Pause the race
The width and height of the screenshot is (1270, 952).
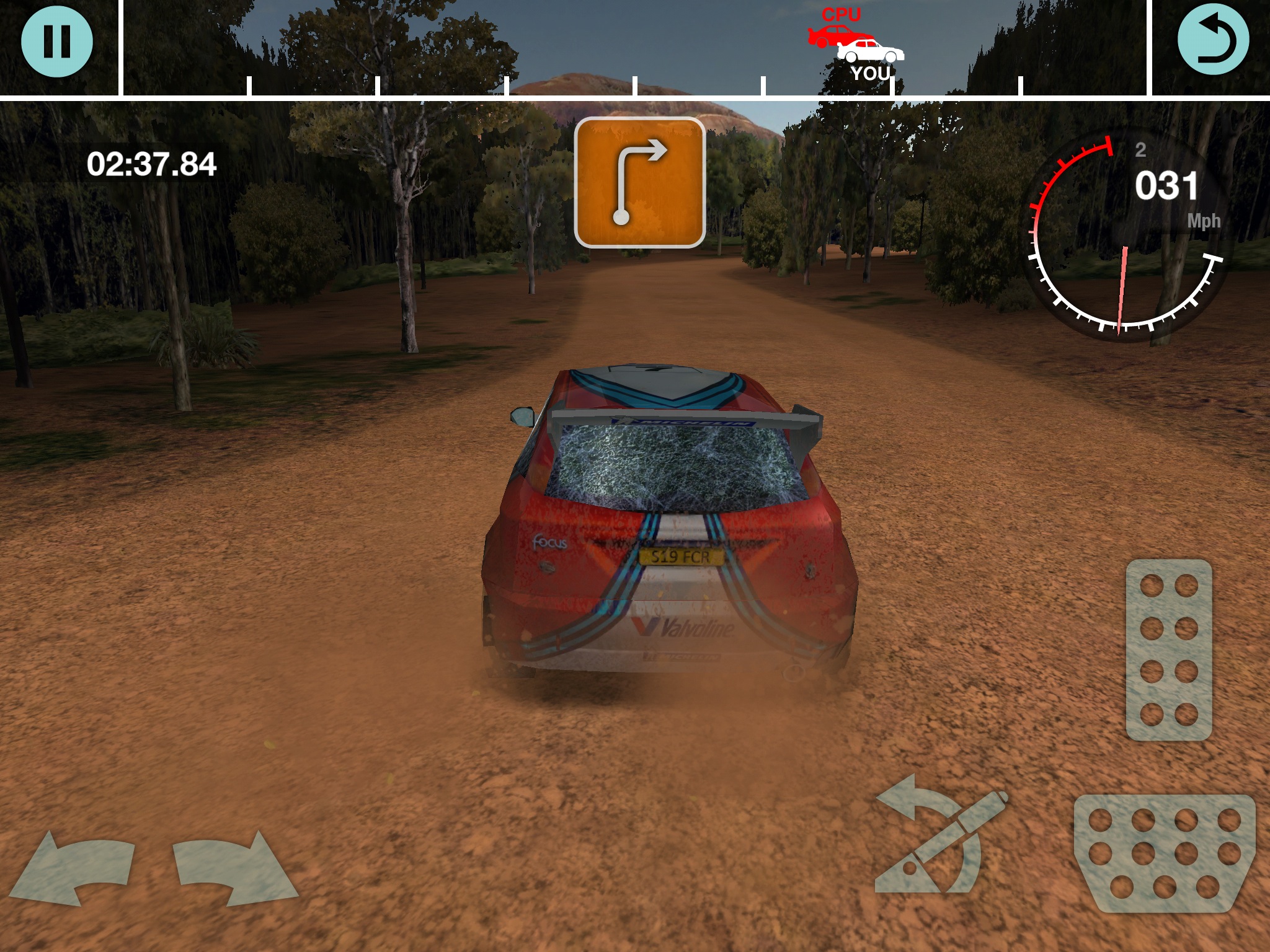[x=57, y=42]
